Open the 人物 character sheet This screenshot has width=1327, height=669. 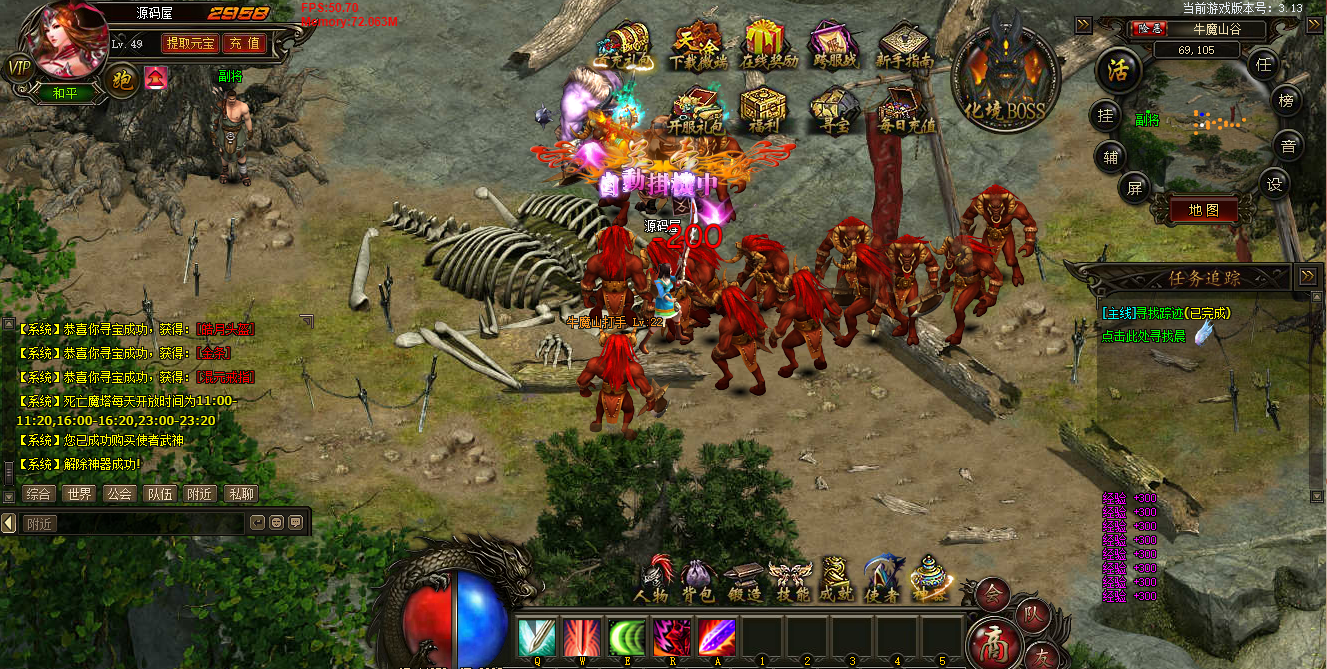(x=654, y=580)
